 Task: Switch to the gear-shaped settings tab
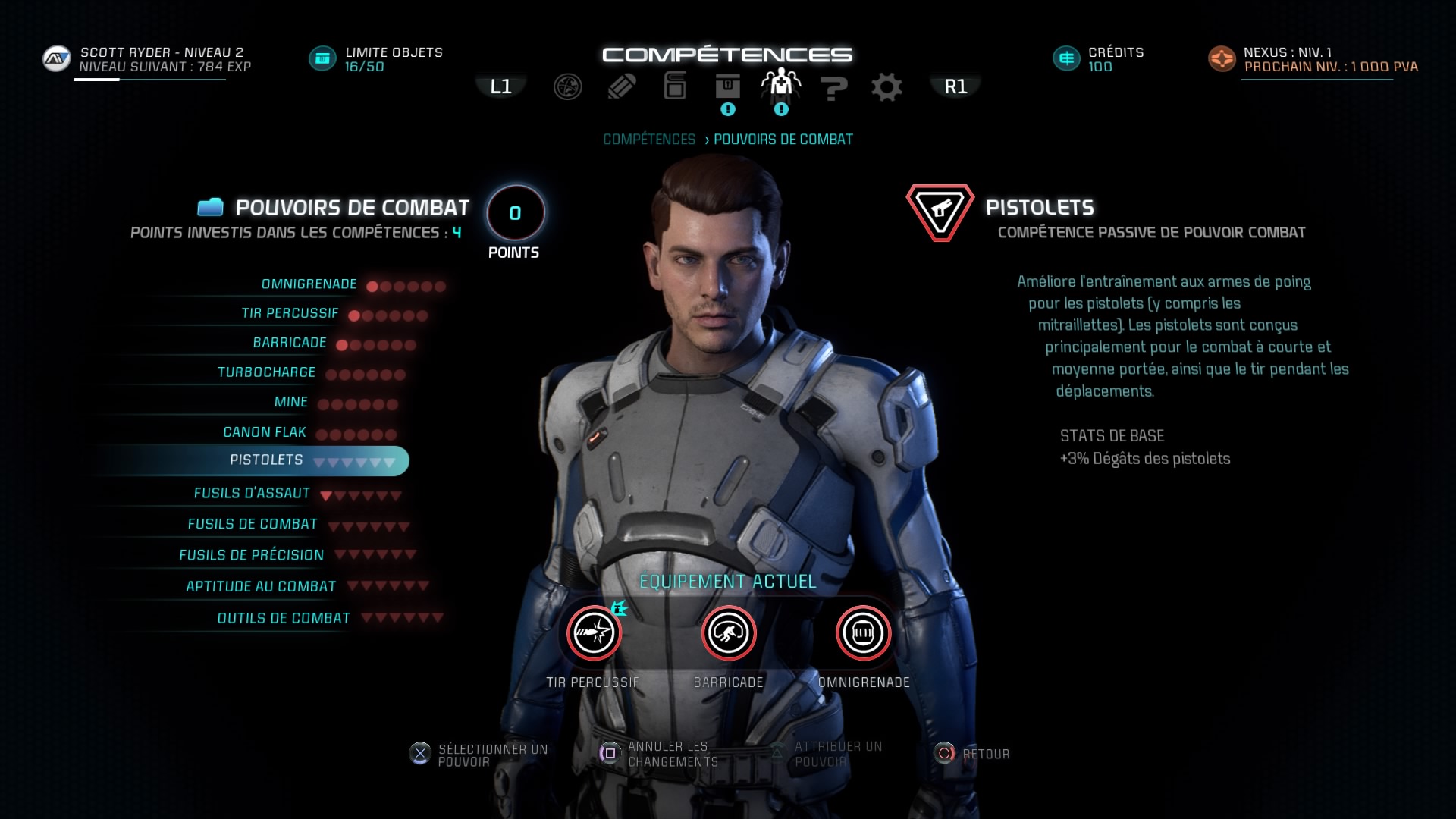886,87
